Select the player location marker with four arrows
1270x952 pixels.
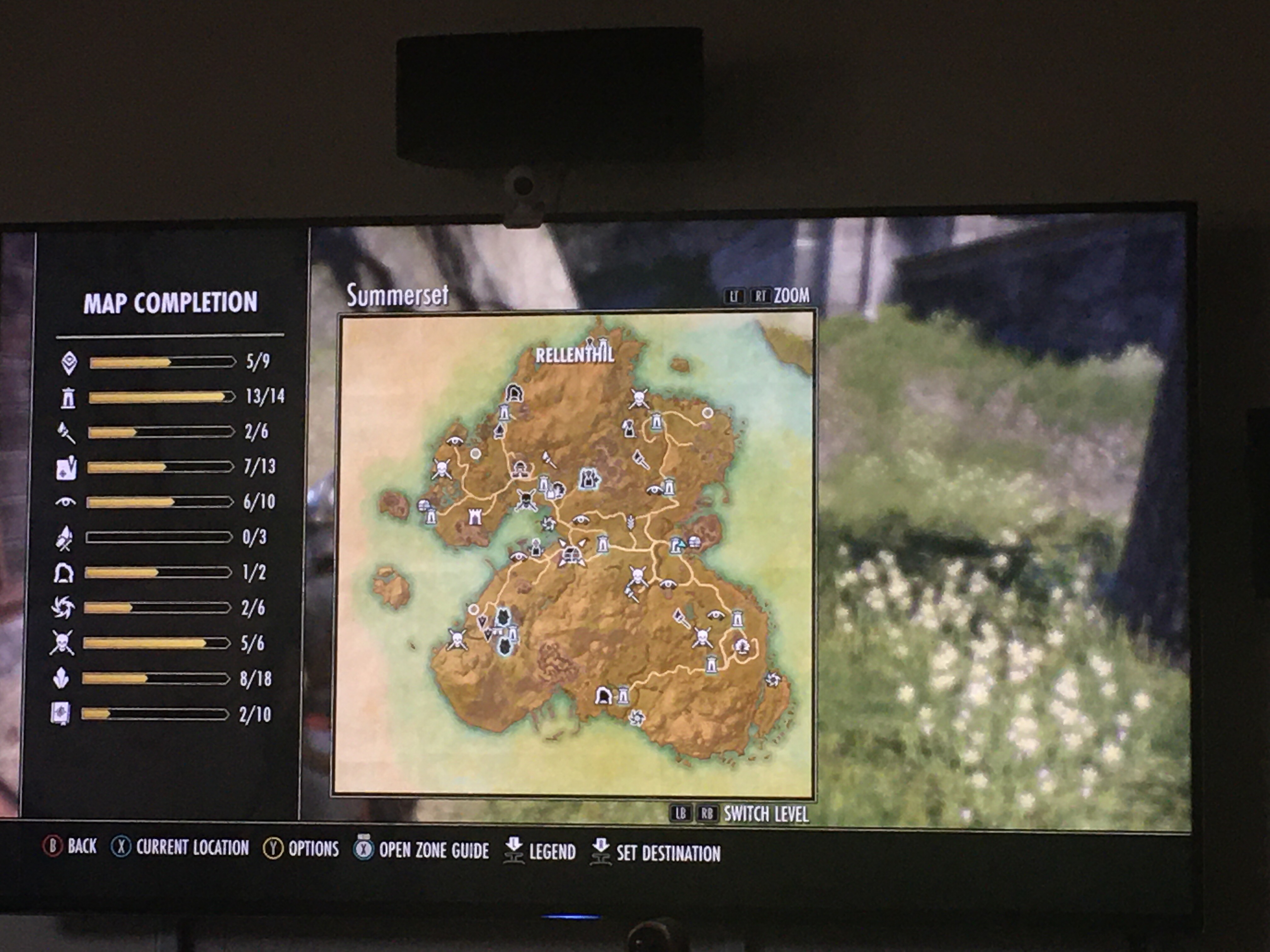[572, 553]
